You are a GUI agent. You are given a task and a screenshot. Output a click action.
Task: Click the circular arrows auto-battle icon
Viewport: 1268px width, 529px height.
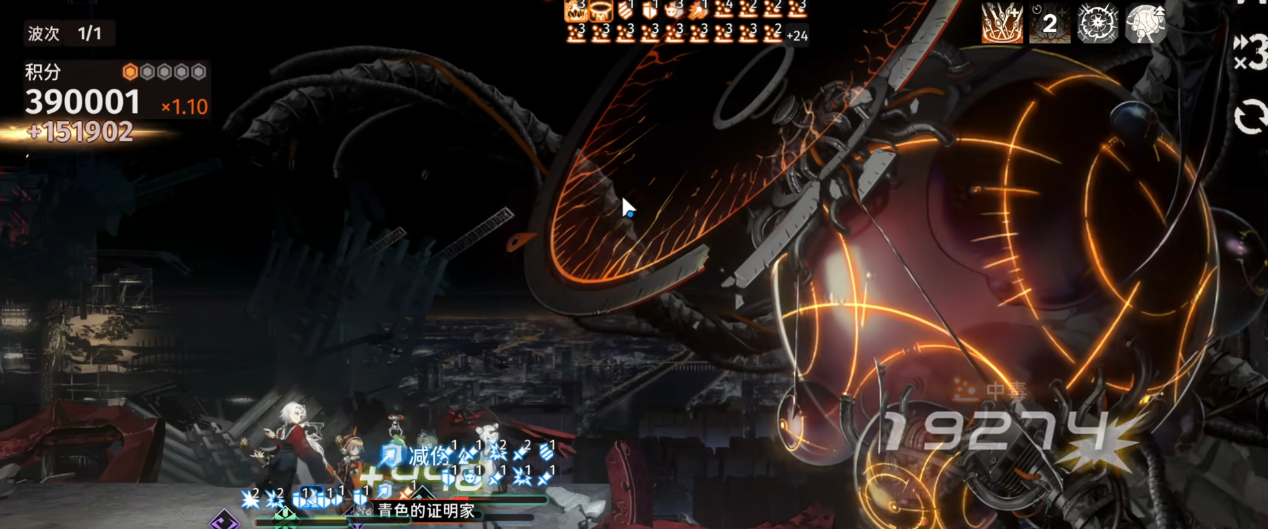[x=1251, y=118]
